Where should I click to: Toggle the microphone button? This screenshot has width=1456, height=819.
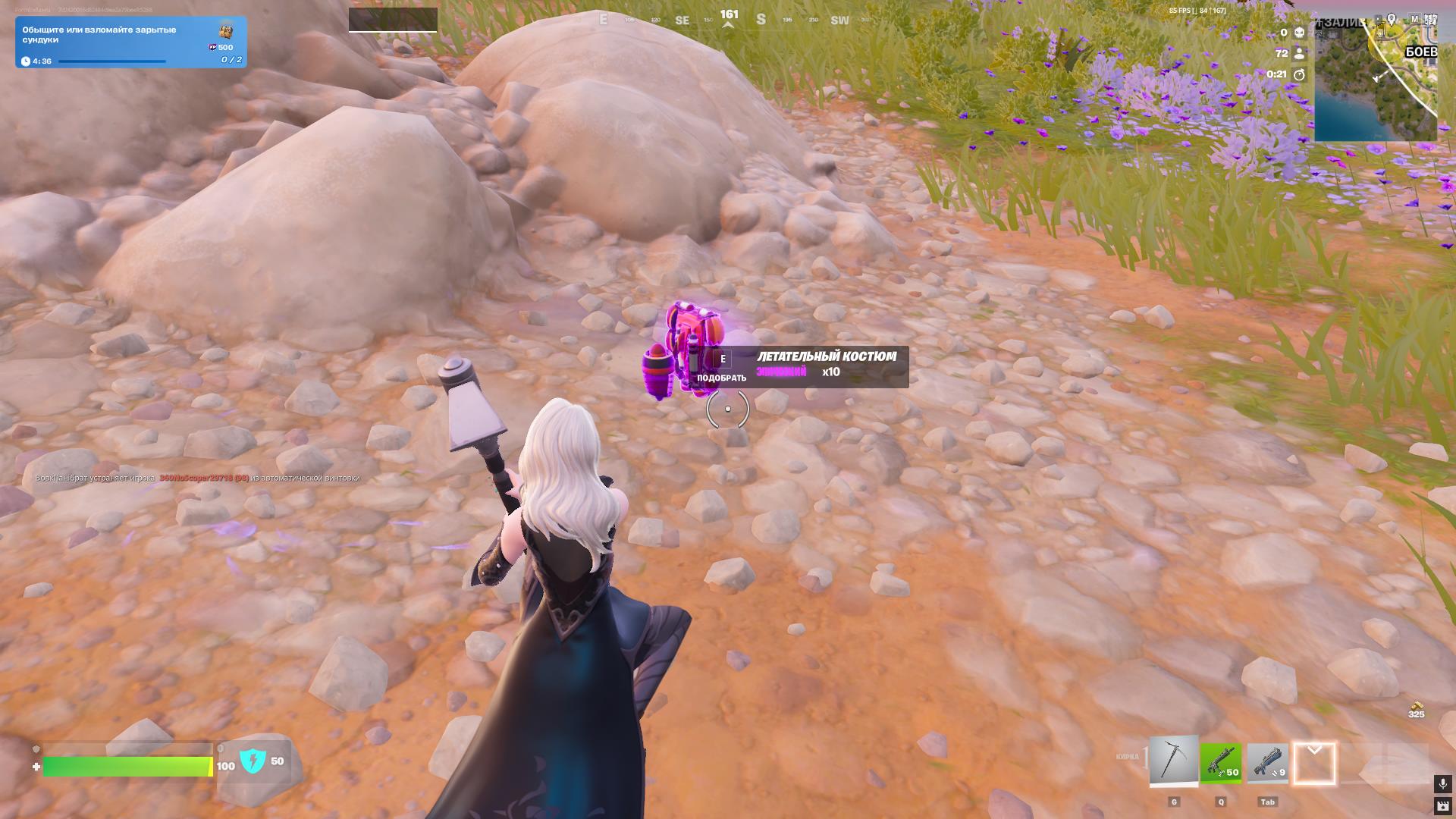click(x=1442, y=783)
